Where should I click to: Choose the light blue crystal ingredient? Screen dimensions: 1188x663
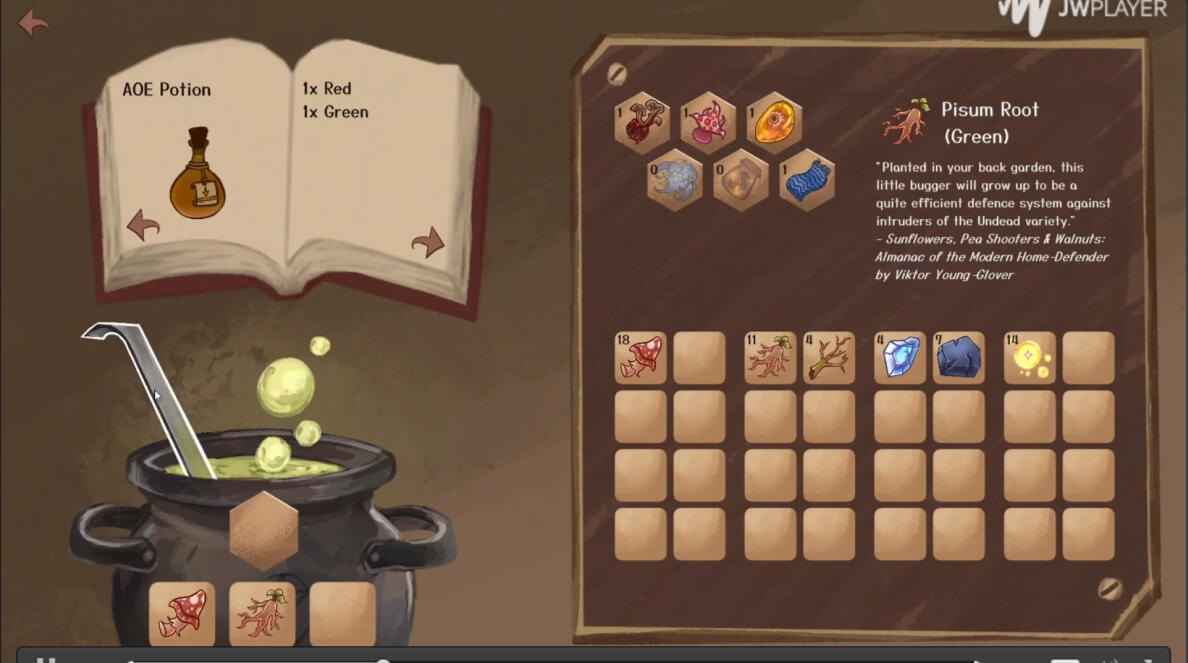click(x=901, y=358)
